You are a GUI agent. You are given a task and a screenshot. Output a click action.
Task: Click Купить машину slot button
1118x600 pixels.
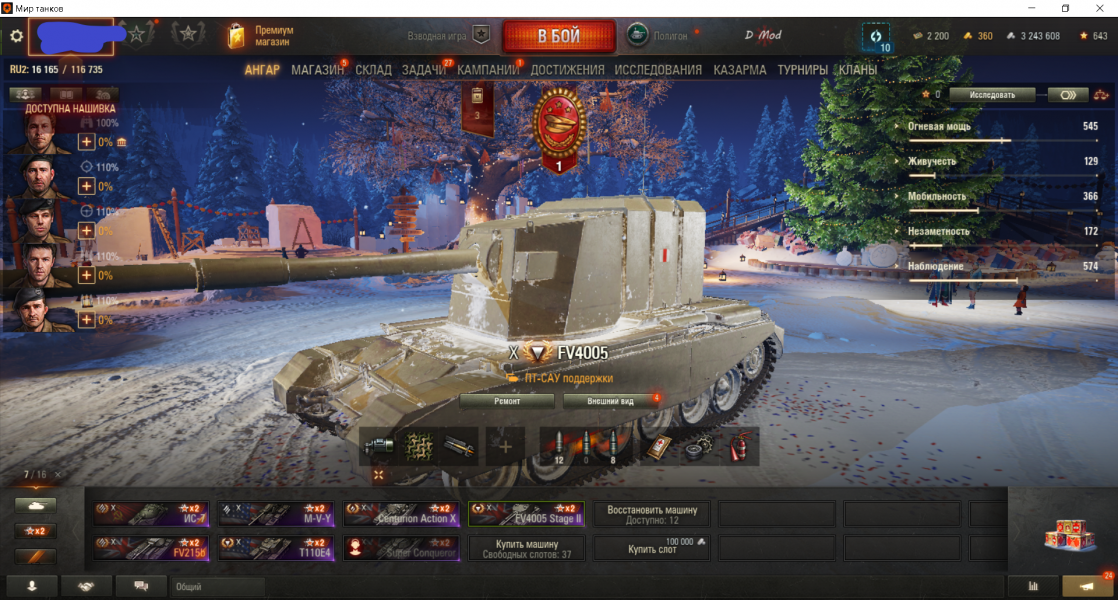pyautogui.click(x=526, y=548)
